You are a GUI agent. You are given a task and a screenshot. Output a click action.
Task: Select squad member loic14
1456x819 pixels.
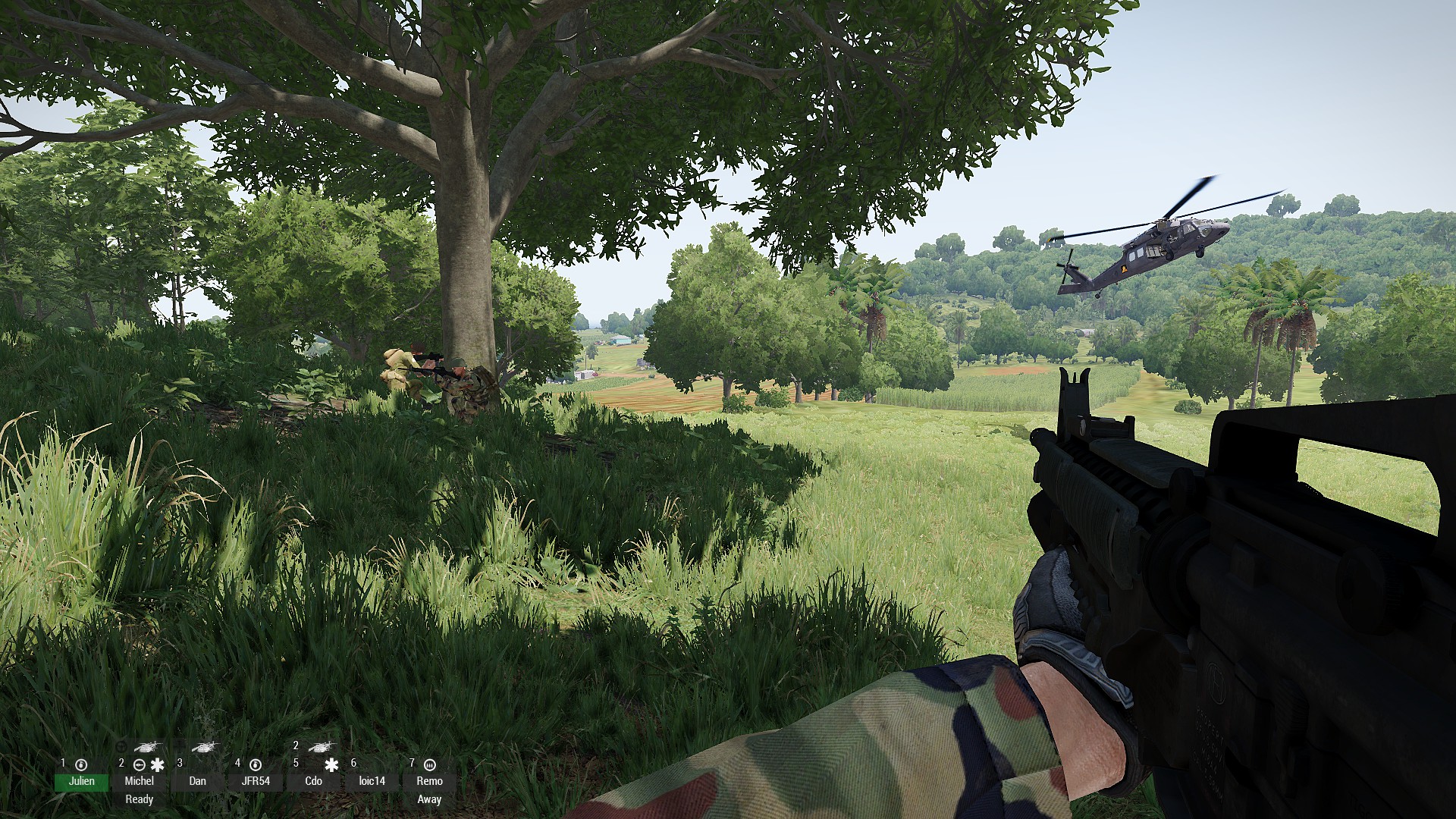point(372,781)
